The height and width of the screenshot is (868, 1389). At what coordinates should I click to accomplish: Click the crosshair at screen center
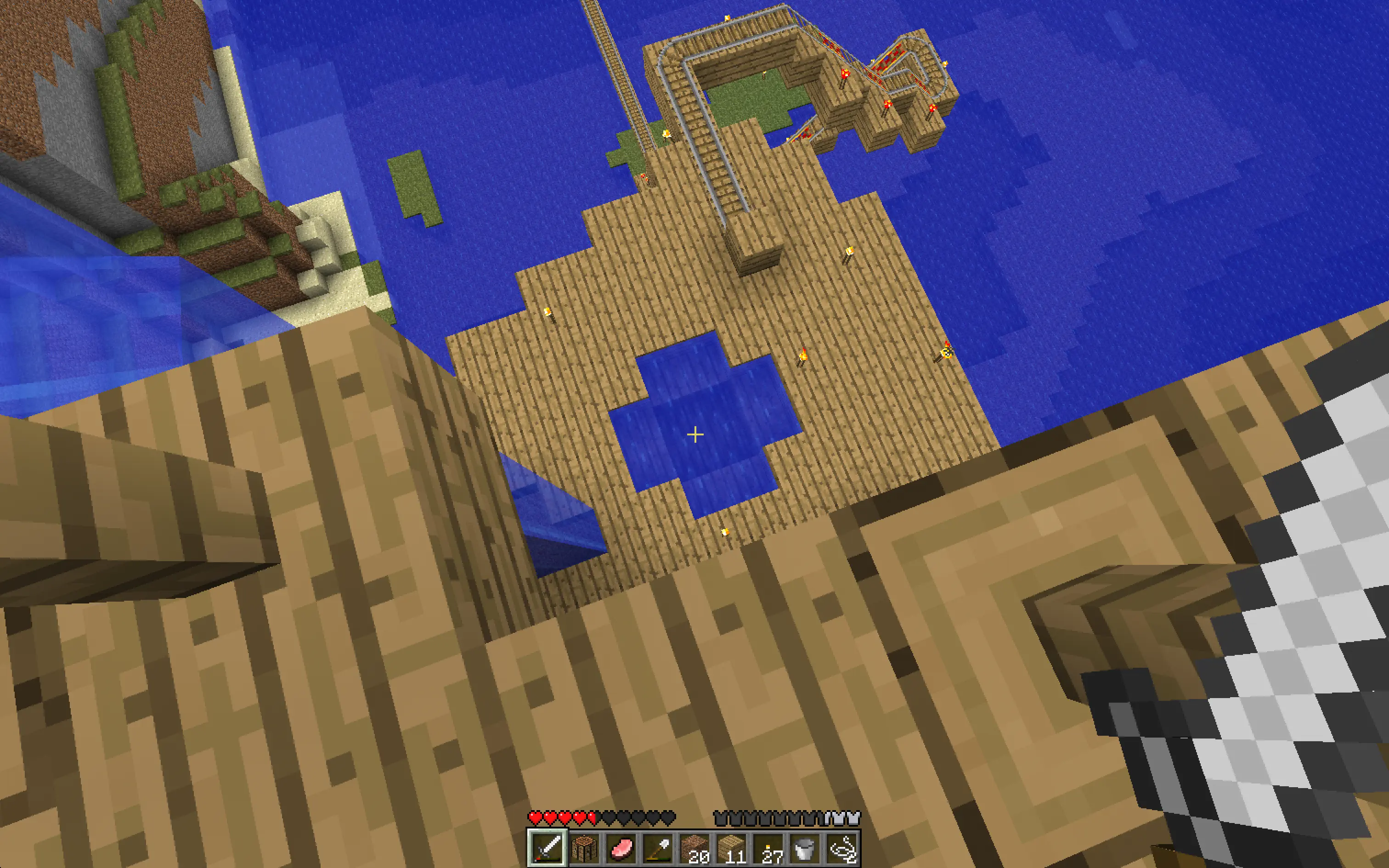(694, 434)
